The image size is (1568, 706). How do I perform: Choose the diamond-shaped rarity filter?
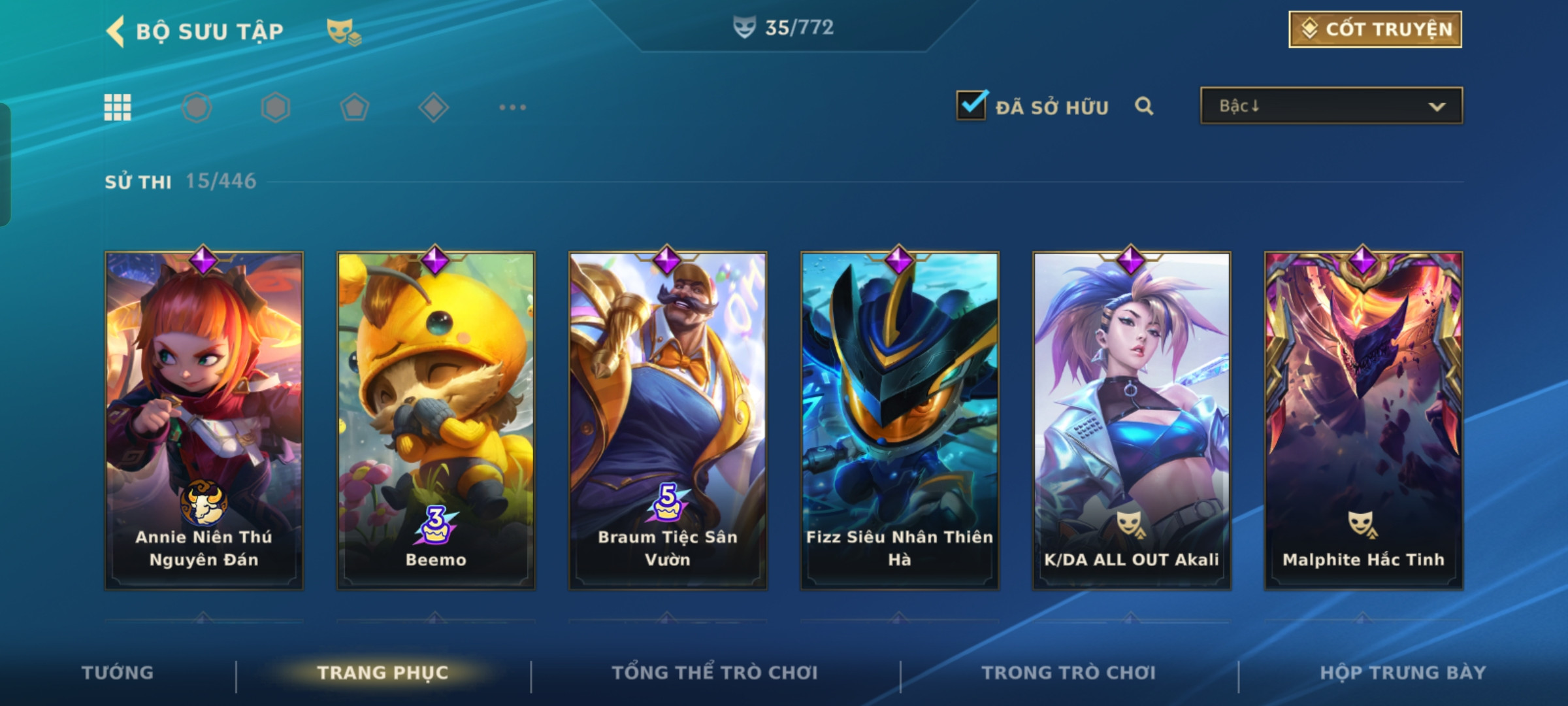(x=433, y=107)
